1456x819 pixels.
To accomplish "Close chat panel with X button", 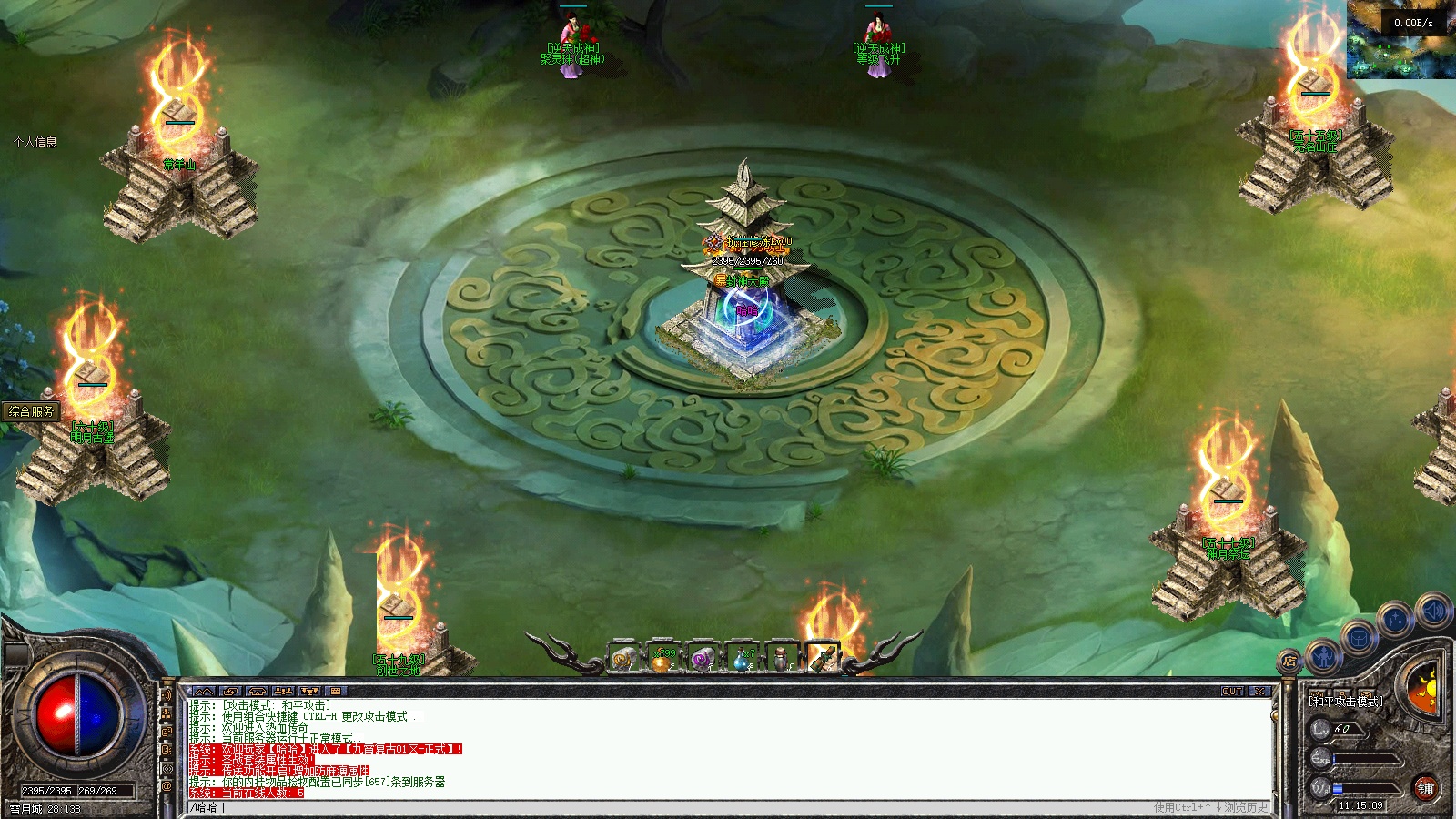I will click(x=1259, y=692).
